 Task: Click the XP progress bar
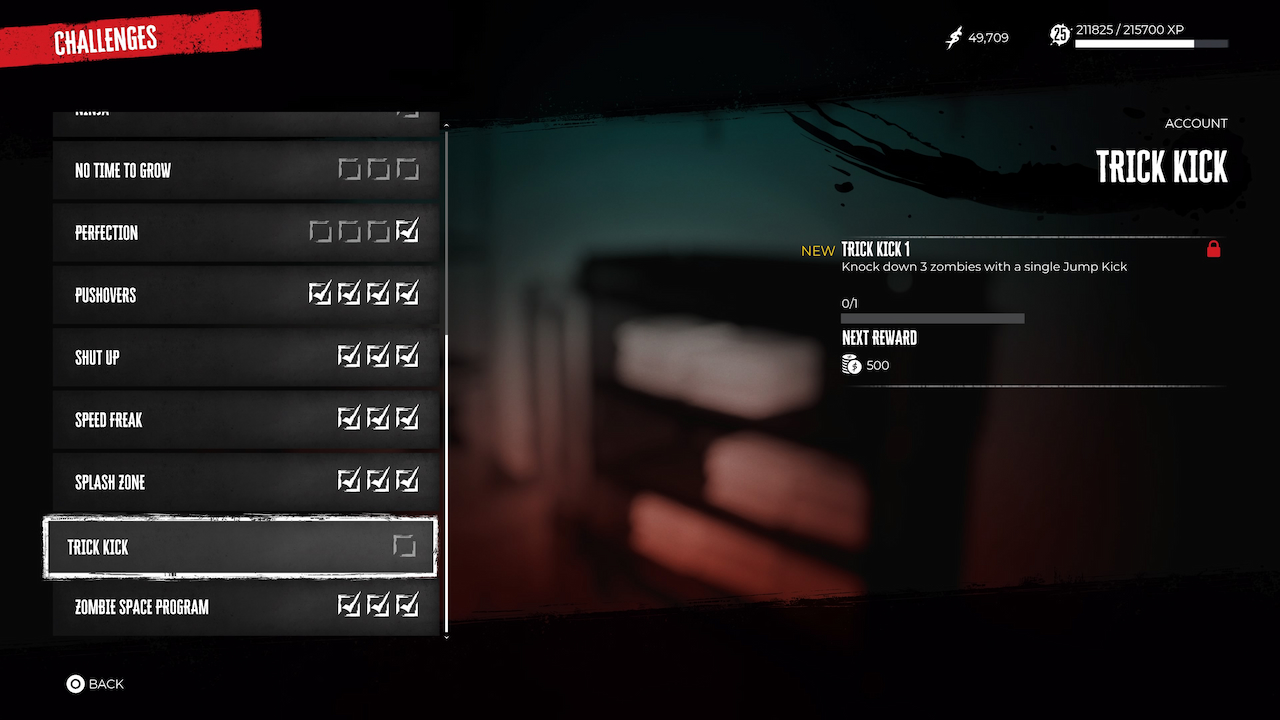click(x=1150, y=44)
